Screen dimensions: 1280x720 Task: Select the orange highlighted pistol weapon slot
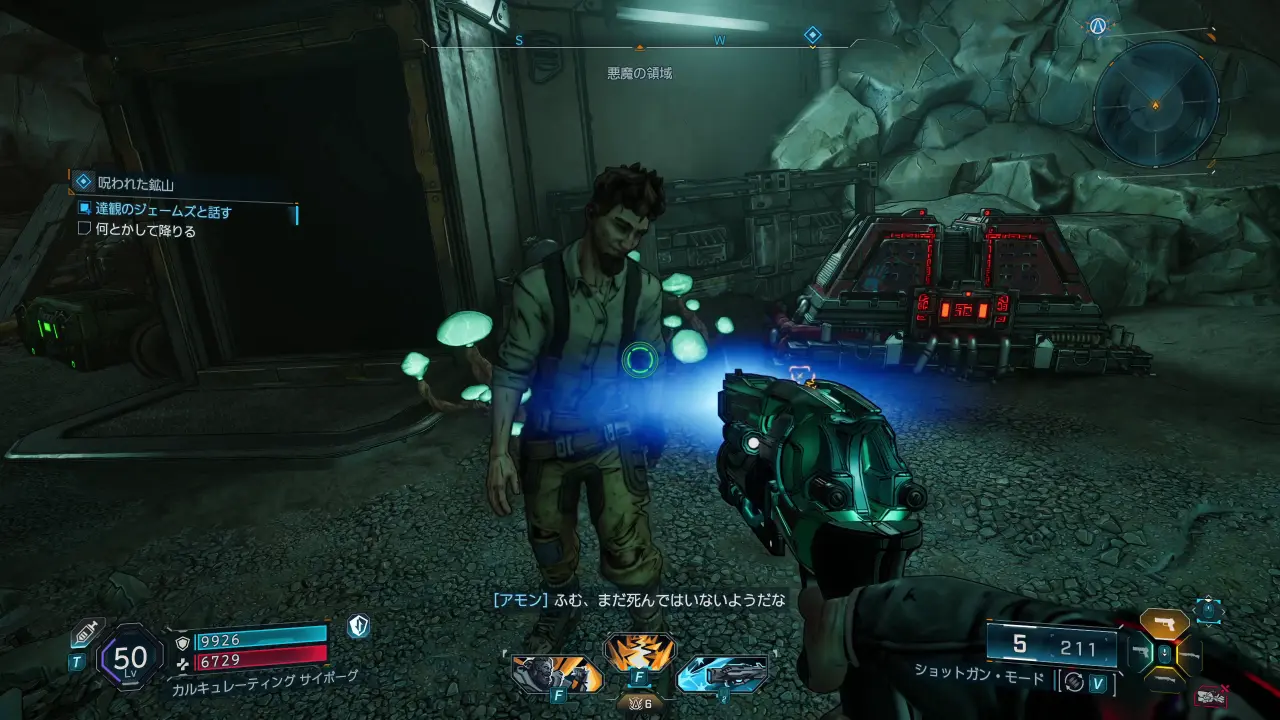pos(1165,624)
